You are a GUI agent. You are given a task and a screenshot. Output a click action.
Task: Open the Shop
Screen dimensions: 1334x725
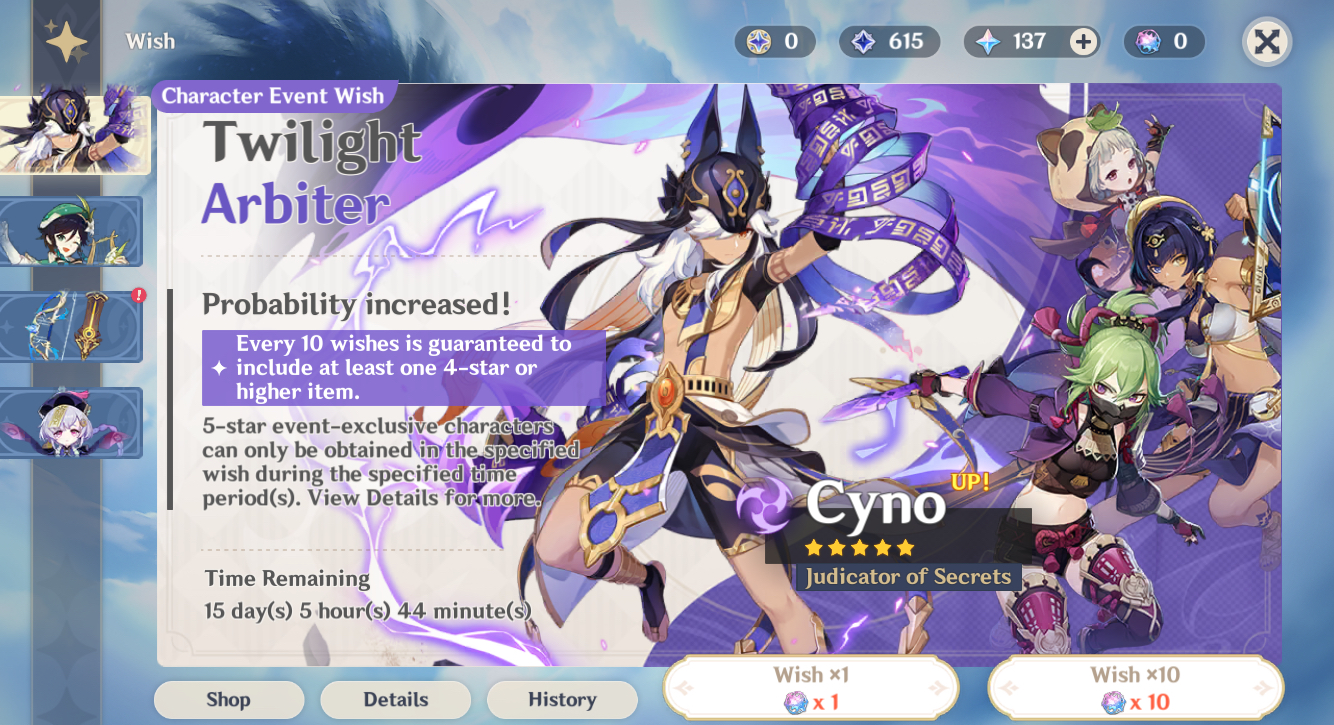(x=228, y=700)
